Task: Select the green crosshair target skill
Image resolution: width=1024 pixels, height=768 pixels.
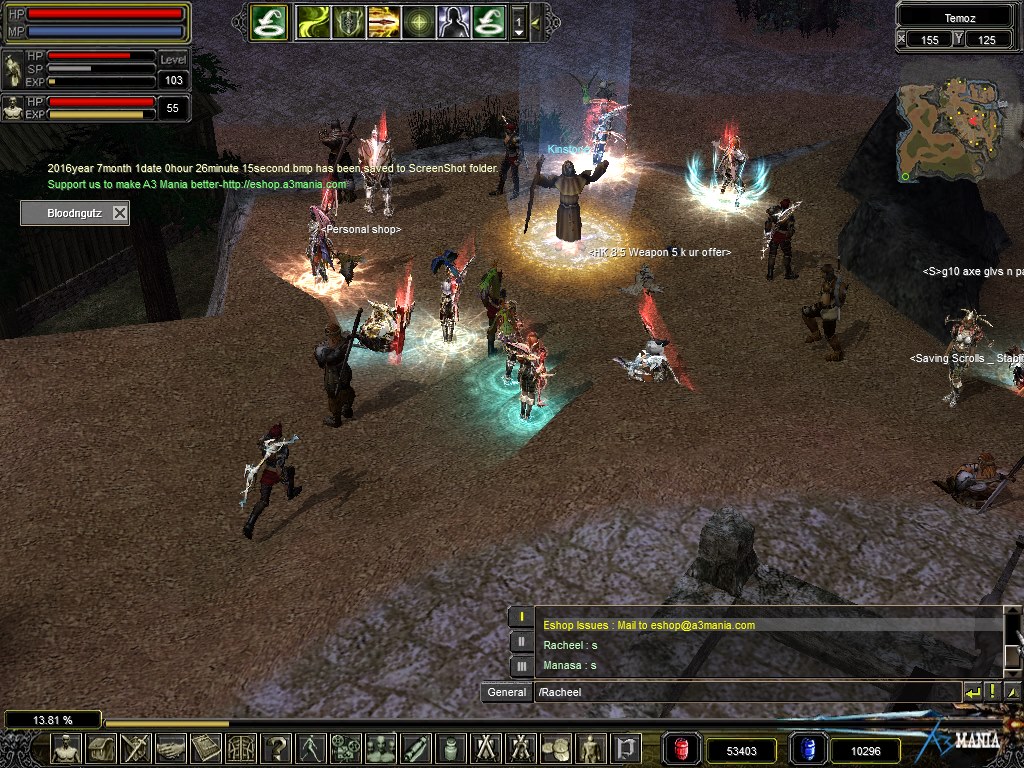Action: pyautogui.click(x=419, y=22)
